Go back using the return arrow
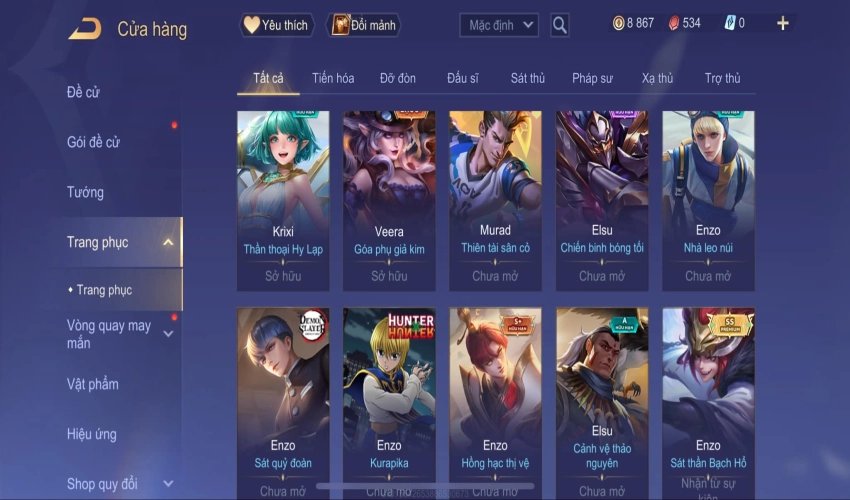 [85, 29]
